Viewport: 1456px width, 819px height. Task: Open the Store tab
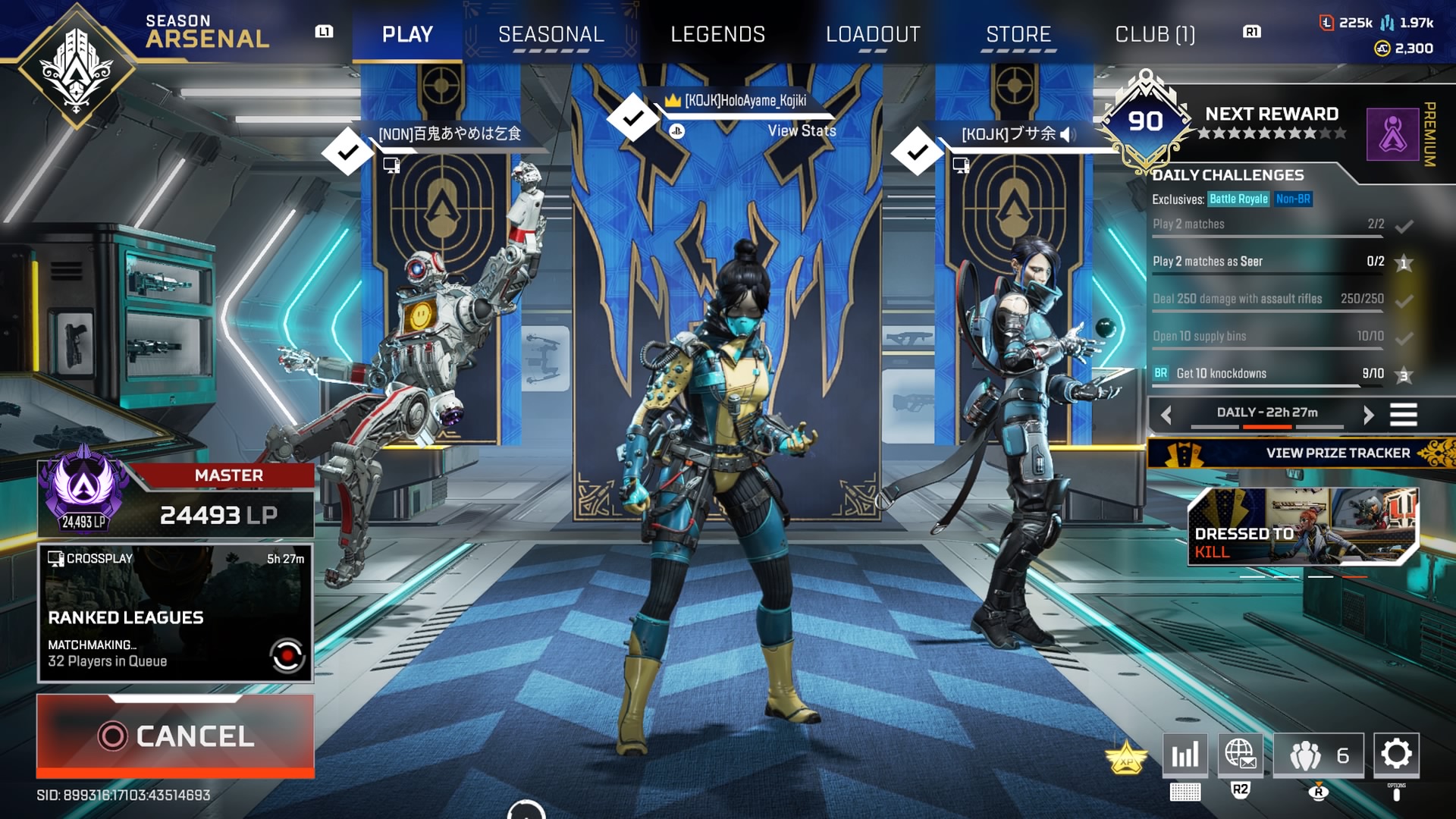pos(1018,34)
